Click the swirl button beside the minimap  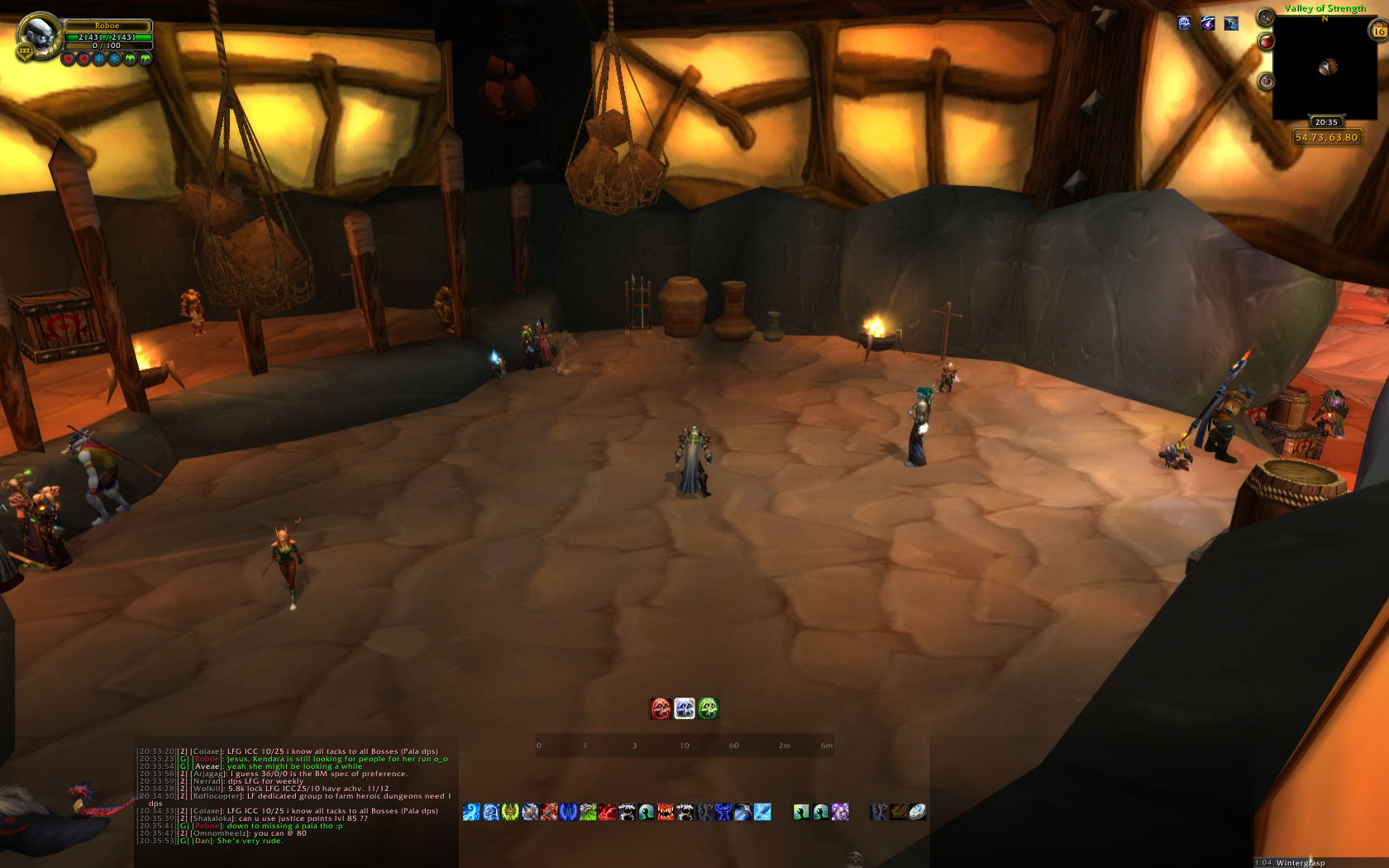tap(1266, 81)
